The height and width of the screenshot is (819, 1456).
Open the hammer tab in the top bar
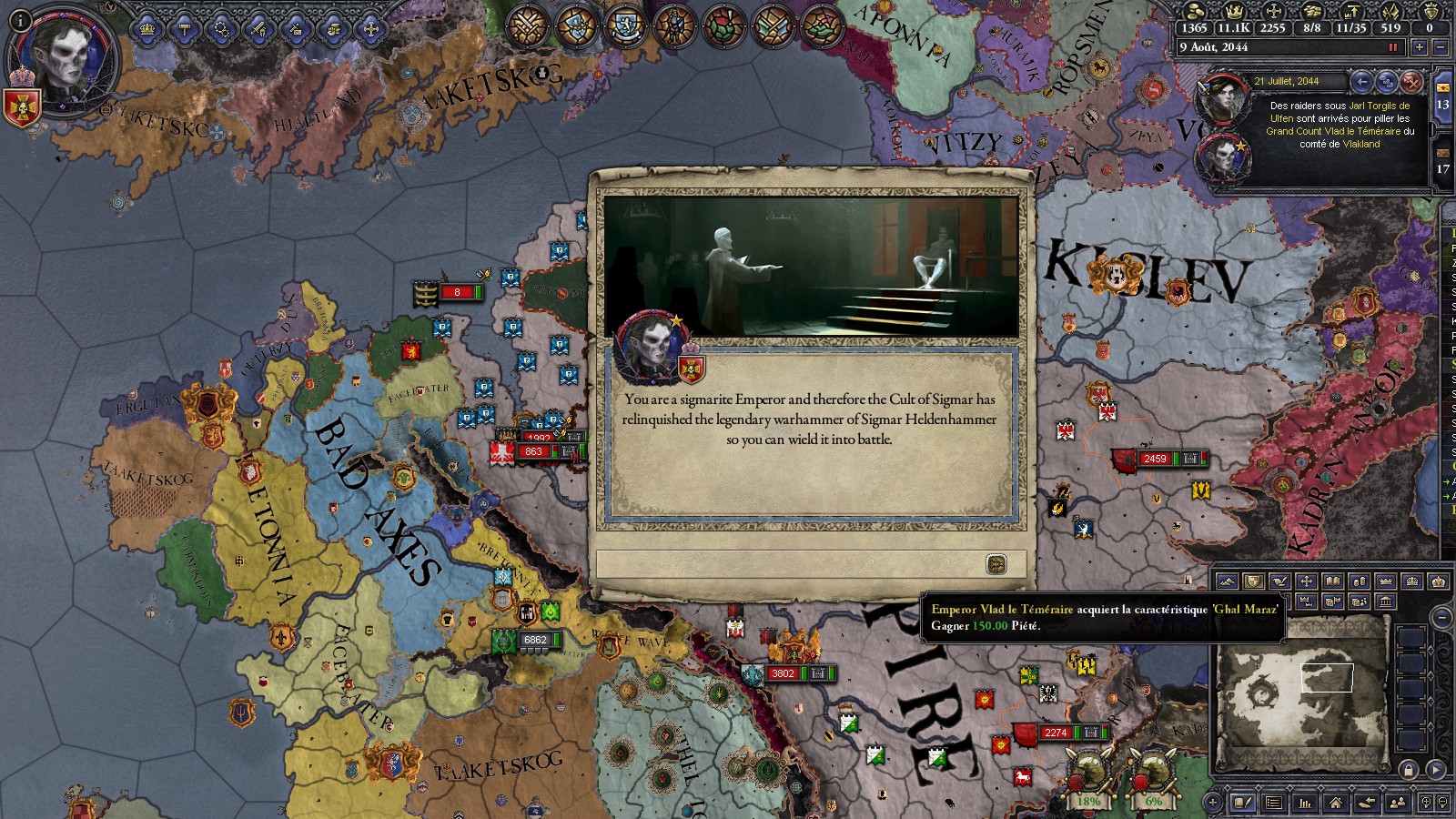pos(185,29)
